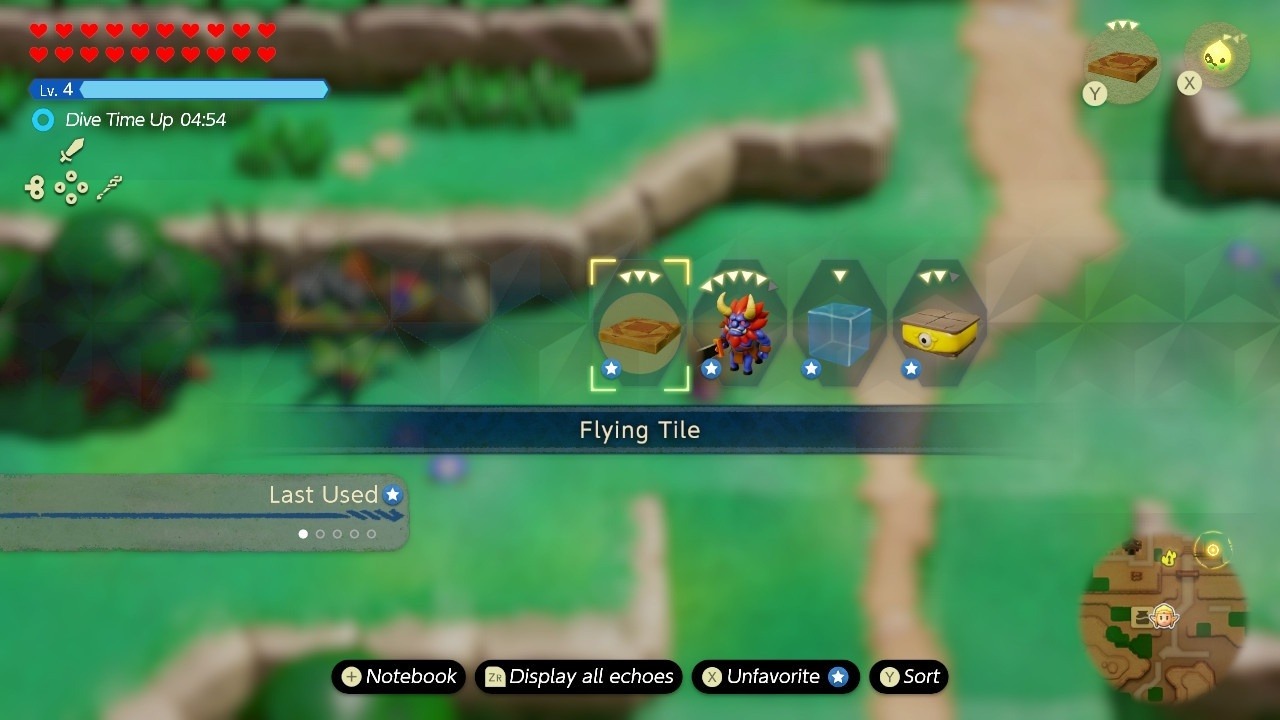Select the red horned Moblin echo
1280x720 pixels.
tap(738, 325)
